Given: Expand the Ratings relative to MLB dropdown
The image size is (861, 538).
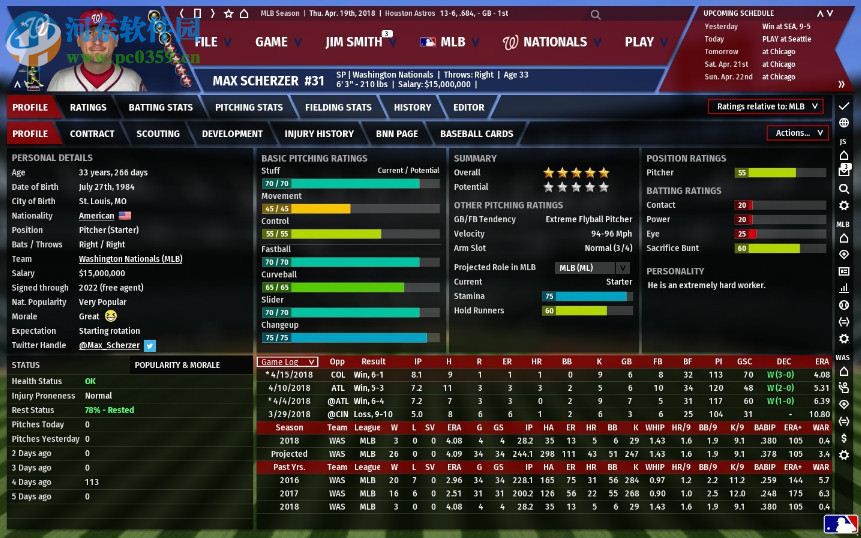Looking at the screenshot, I should click(x=766, y=106).
